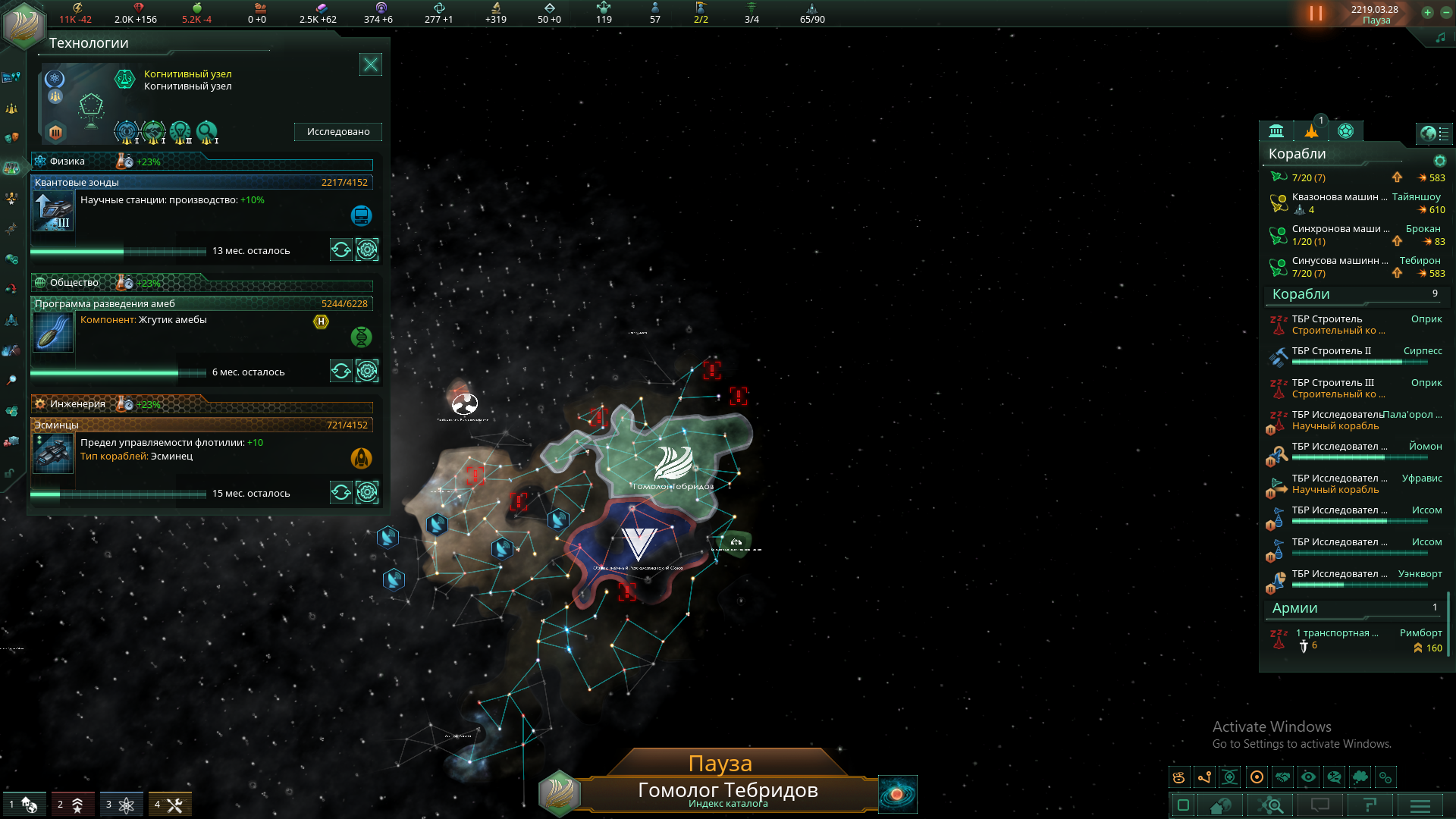Open the outliner settings gear
1456x819 pixels.
coord(1440,161)
